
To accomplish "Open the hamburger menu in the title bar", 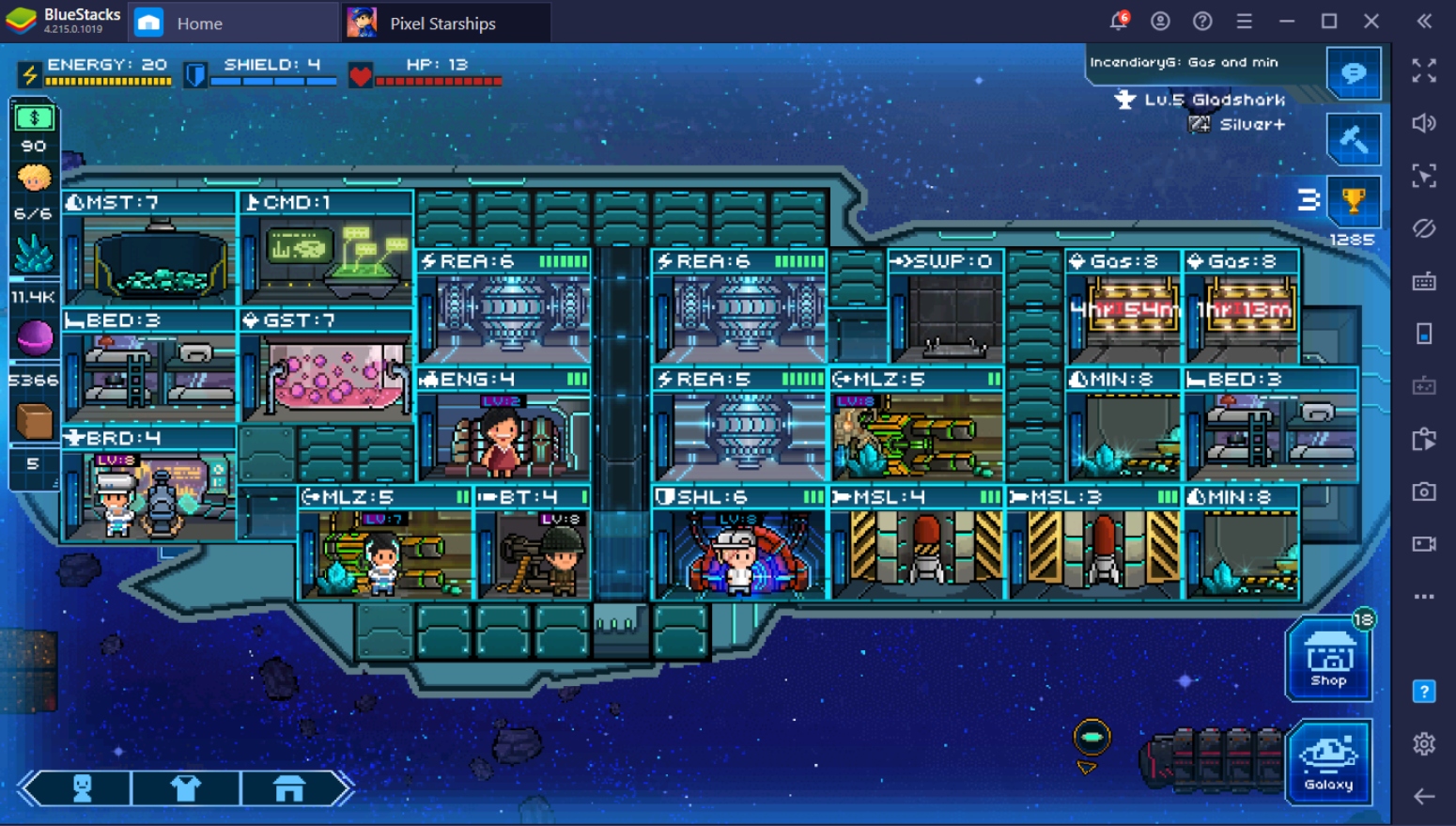I will click(x=1244, y=21).
